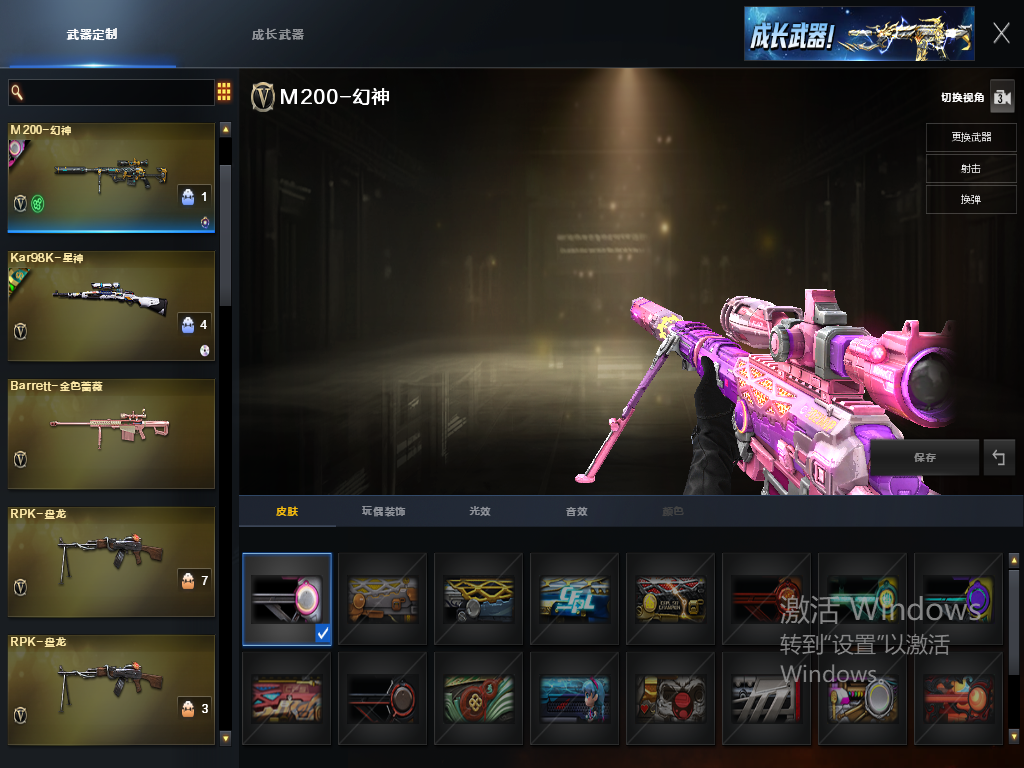Screen dimensions: 1024x768
Task: Choose the Barrett-金色蔷薇 weapon entry
Action: [x=111, y=433]
